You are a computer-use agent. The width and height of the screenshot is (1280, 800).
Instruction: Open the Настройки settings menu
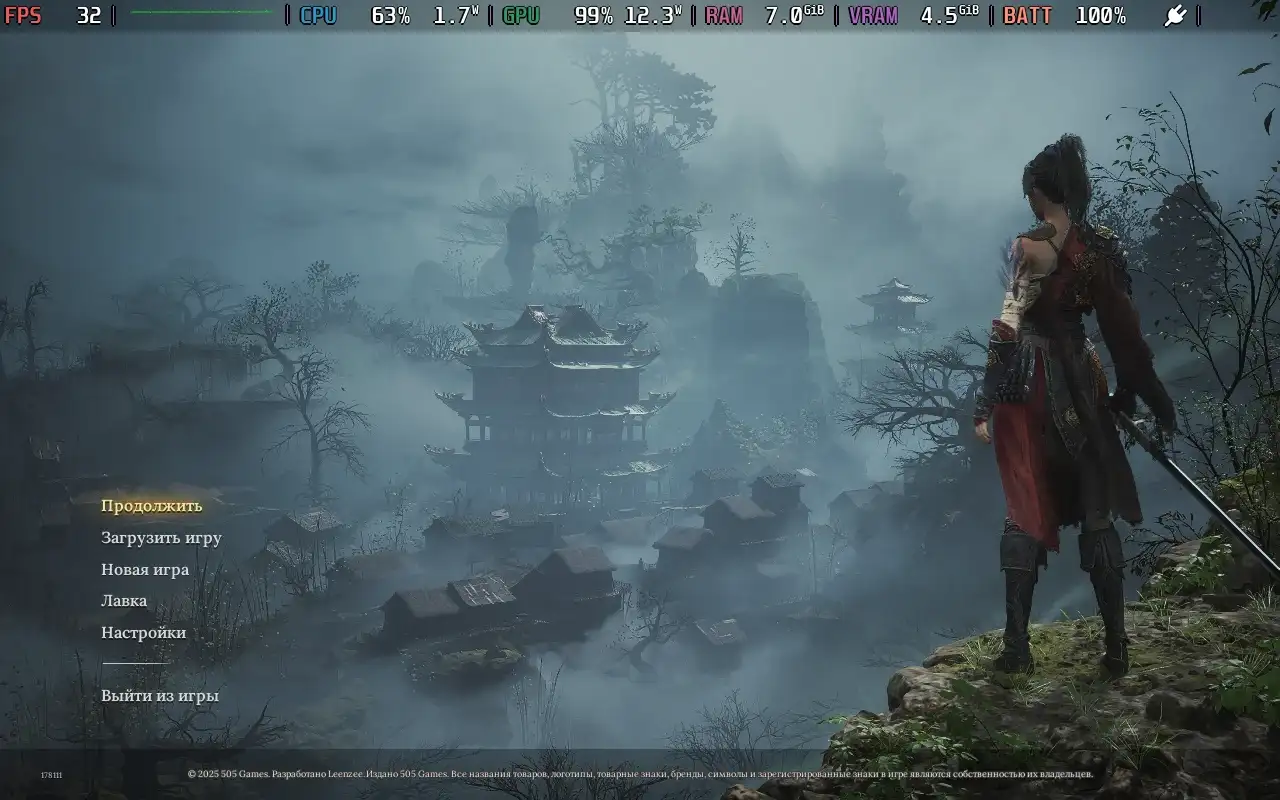(x=143, y=633)
